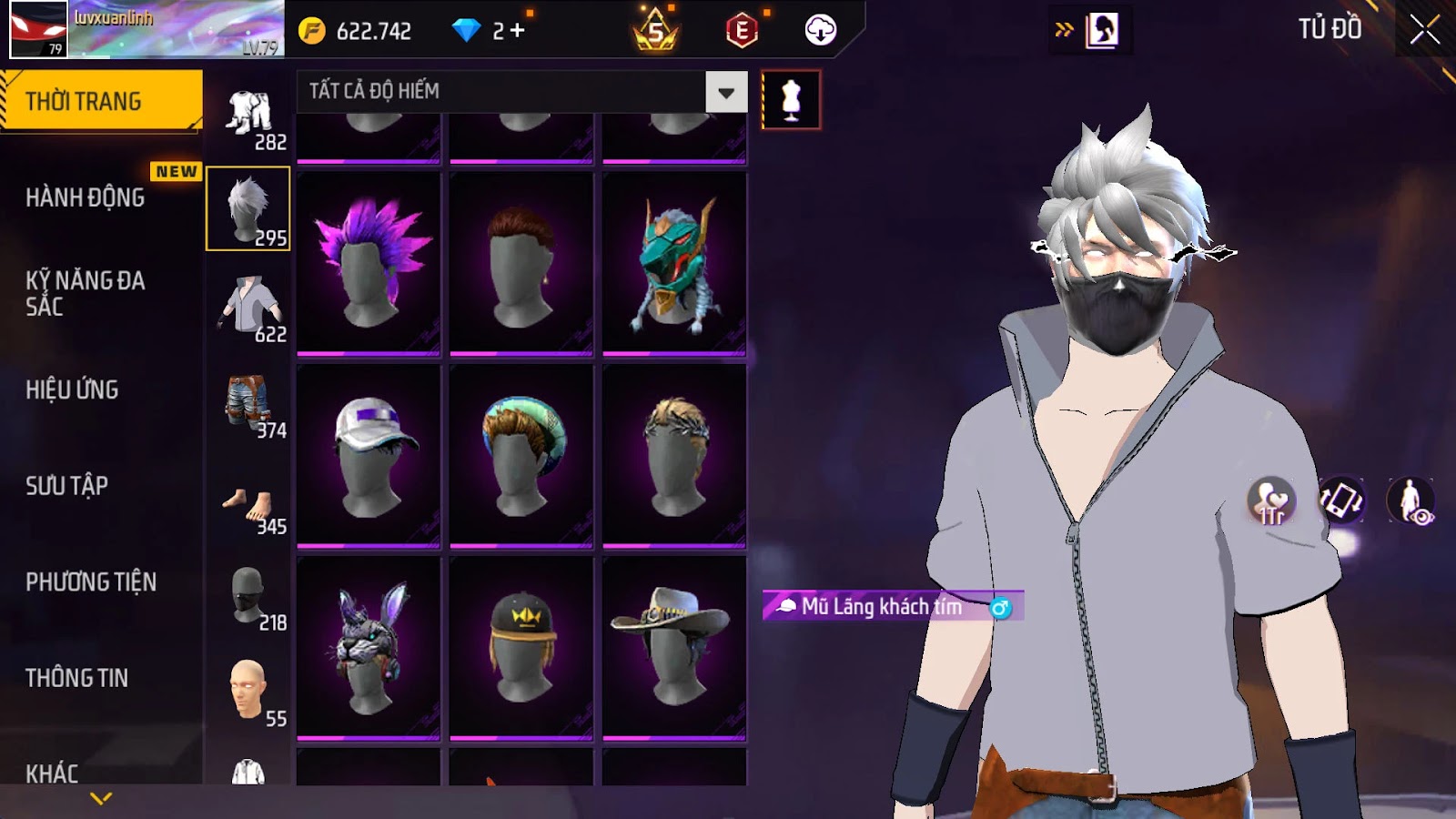Choose the teal dragon helmet

tap(674, 263)
